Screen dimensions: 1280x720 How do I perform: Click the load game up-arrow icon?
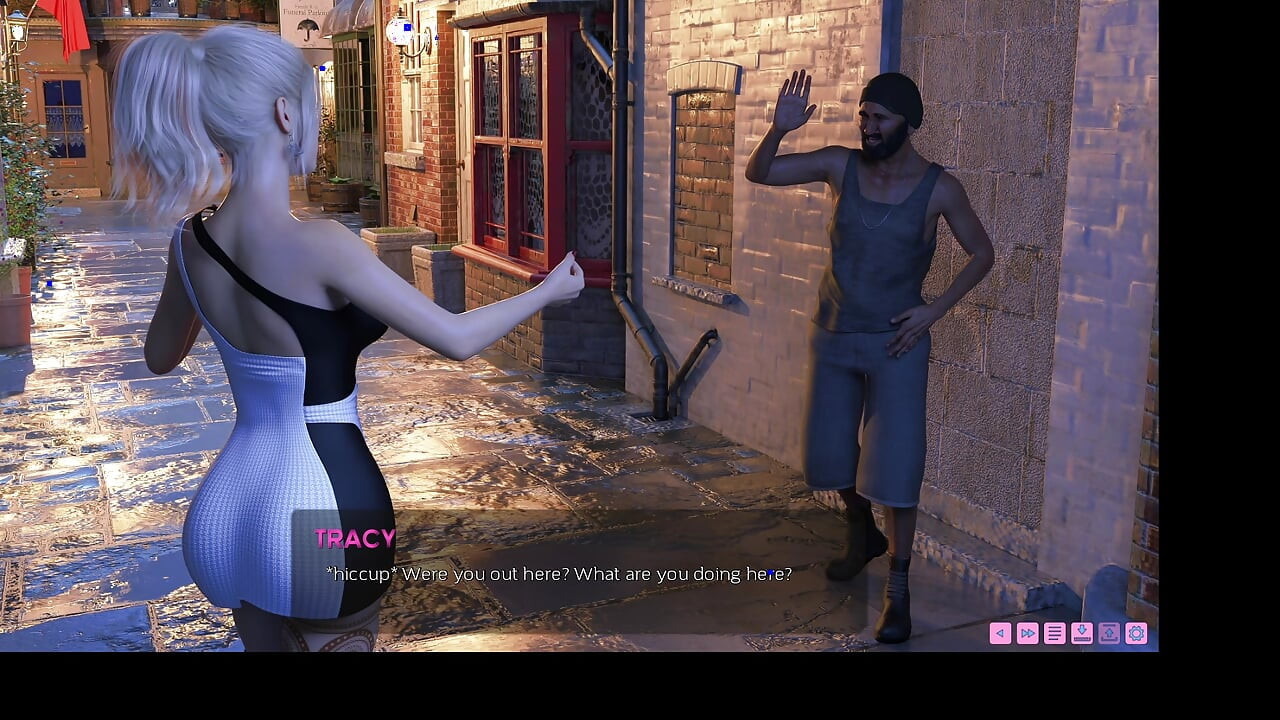point(1109,633)
